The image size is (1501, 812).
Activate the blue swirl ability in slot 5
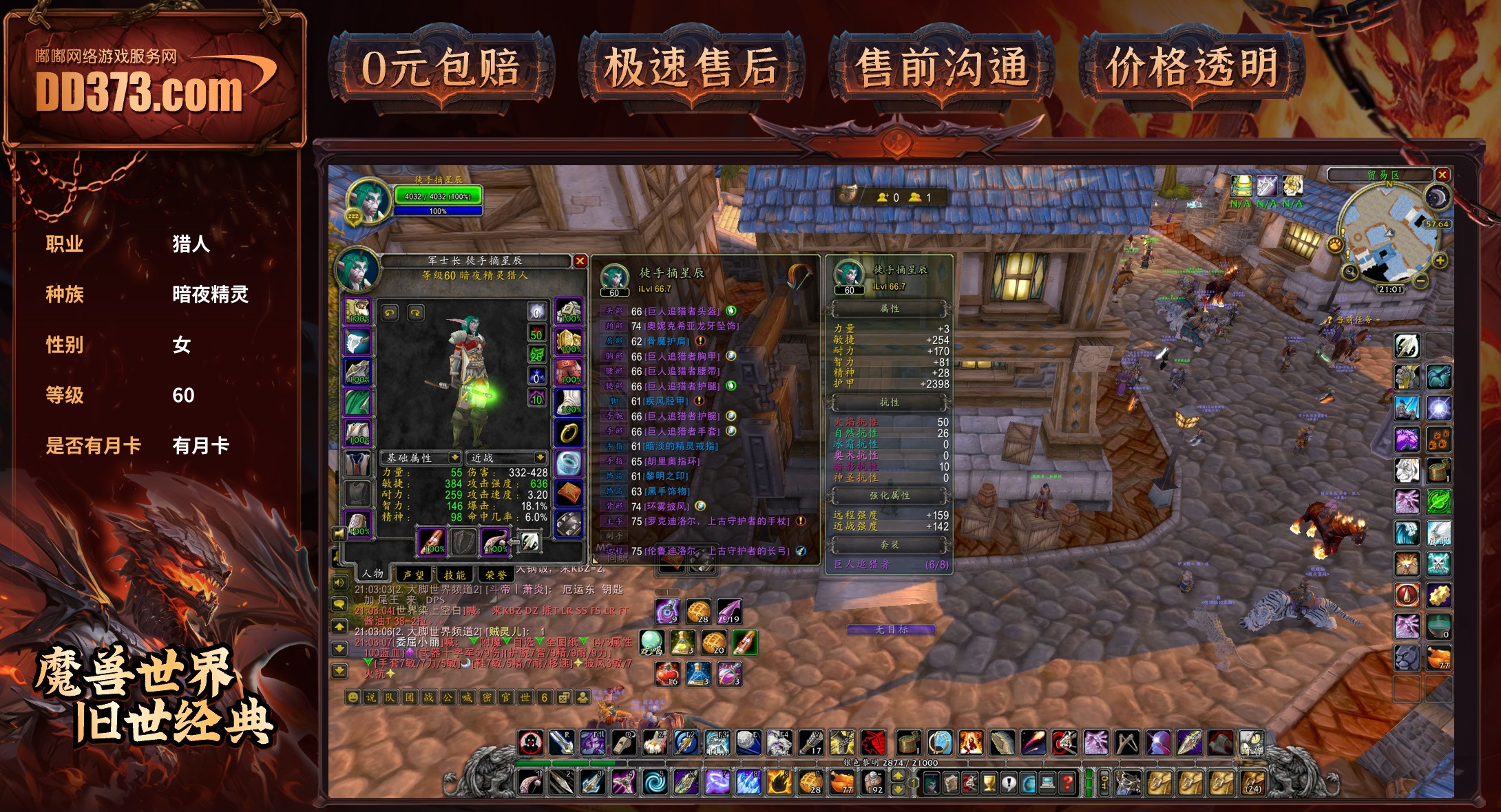click(655, 782)
